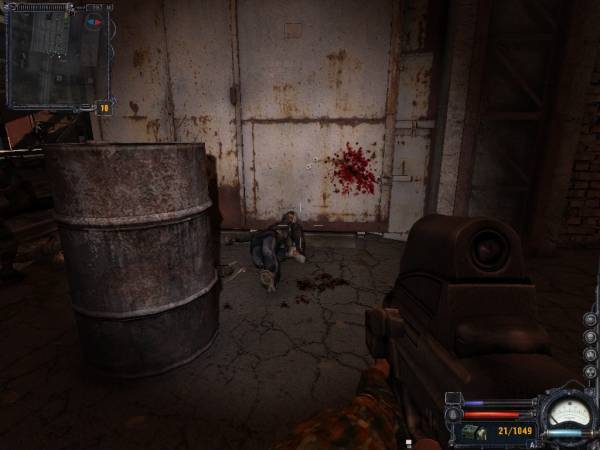Click the red-blue compass indicator on minimap

click(x=95, y=22)
